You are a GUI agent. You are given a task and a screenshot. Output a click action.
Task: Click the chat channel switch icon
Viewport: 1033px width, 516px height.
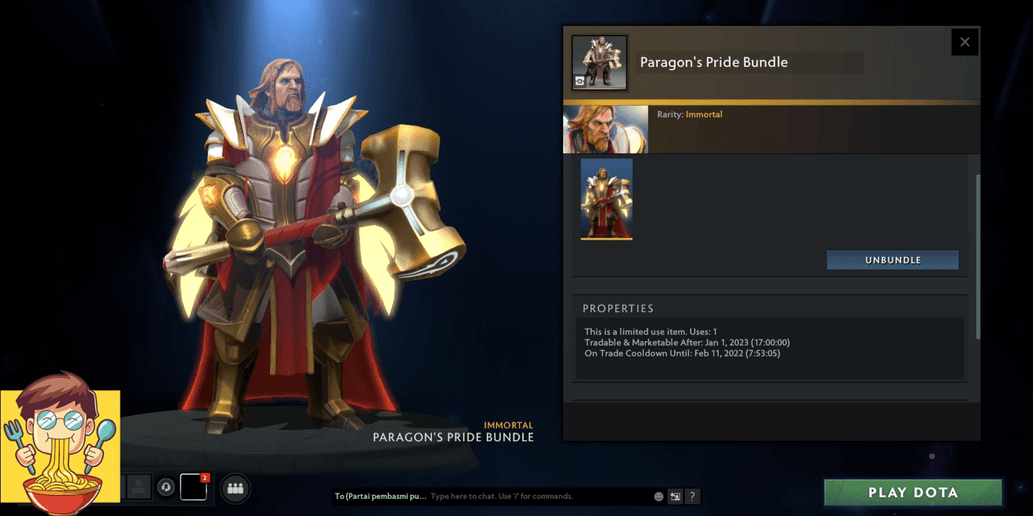[x=675, y=496]
